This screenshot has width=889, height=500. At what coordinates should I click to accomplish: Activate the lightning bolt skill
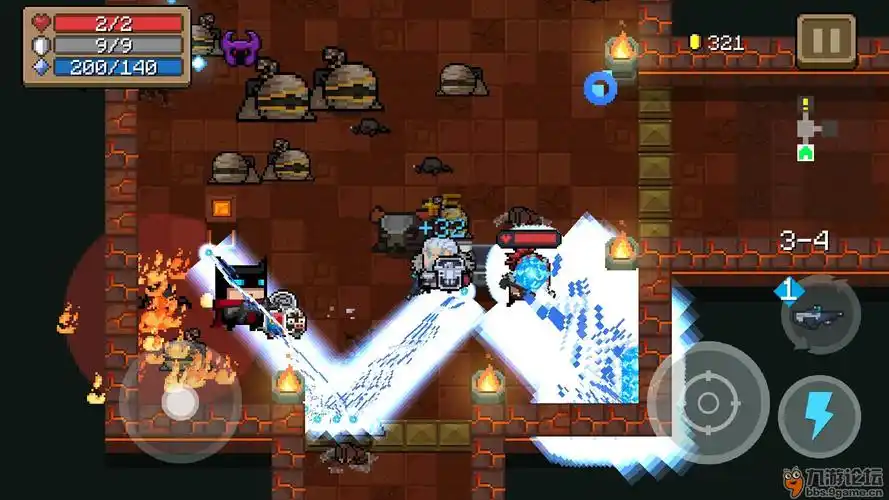(x=819, y=416)
